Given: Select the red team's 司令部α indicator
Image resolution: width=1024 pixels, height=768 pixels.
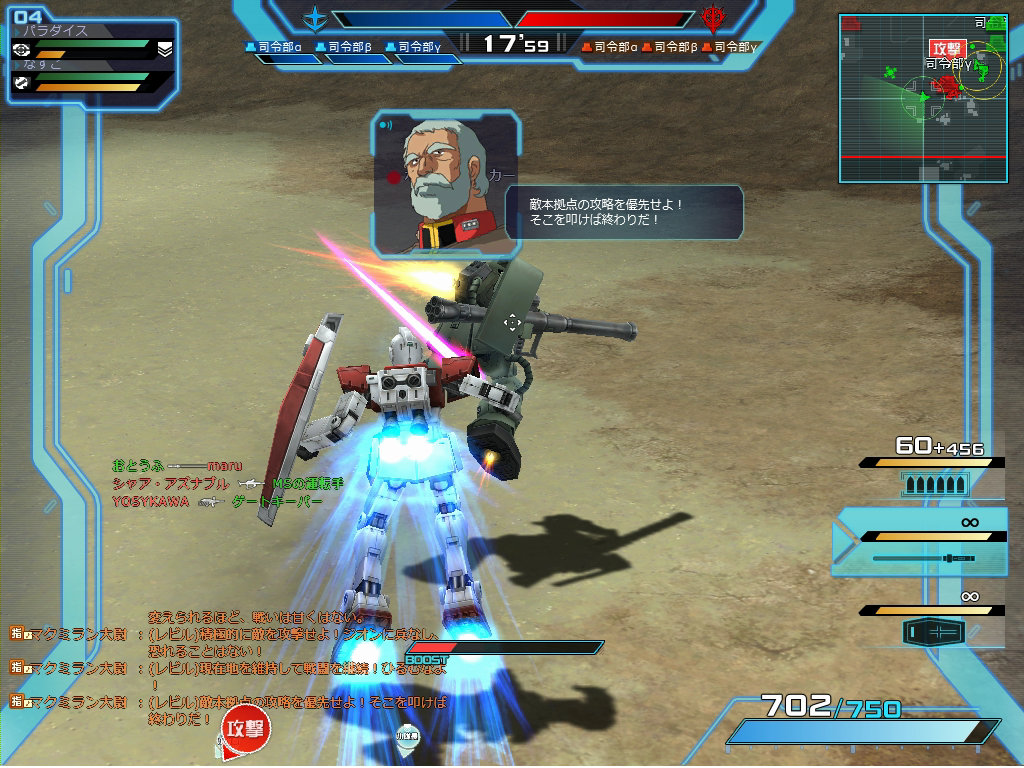Looking at the screenshot, I should 610,46.
